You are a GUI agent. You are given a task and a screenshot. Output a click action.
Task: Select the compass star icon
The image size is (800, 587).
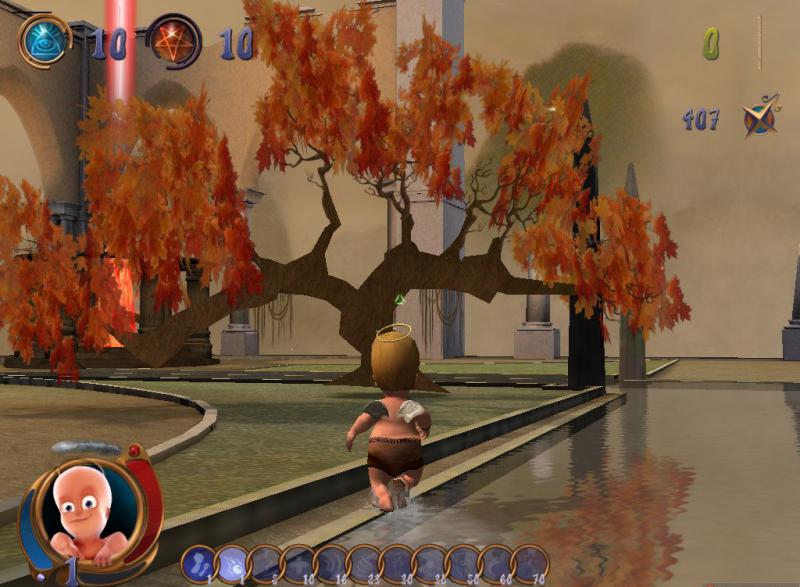coord(760,116)
